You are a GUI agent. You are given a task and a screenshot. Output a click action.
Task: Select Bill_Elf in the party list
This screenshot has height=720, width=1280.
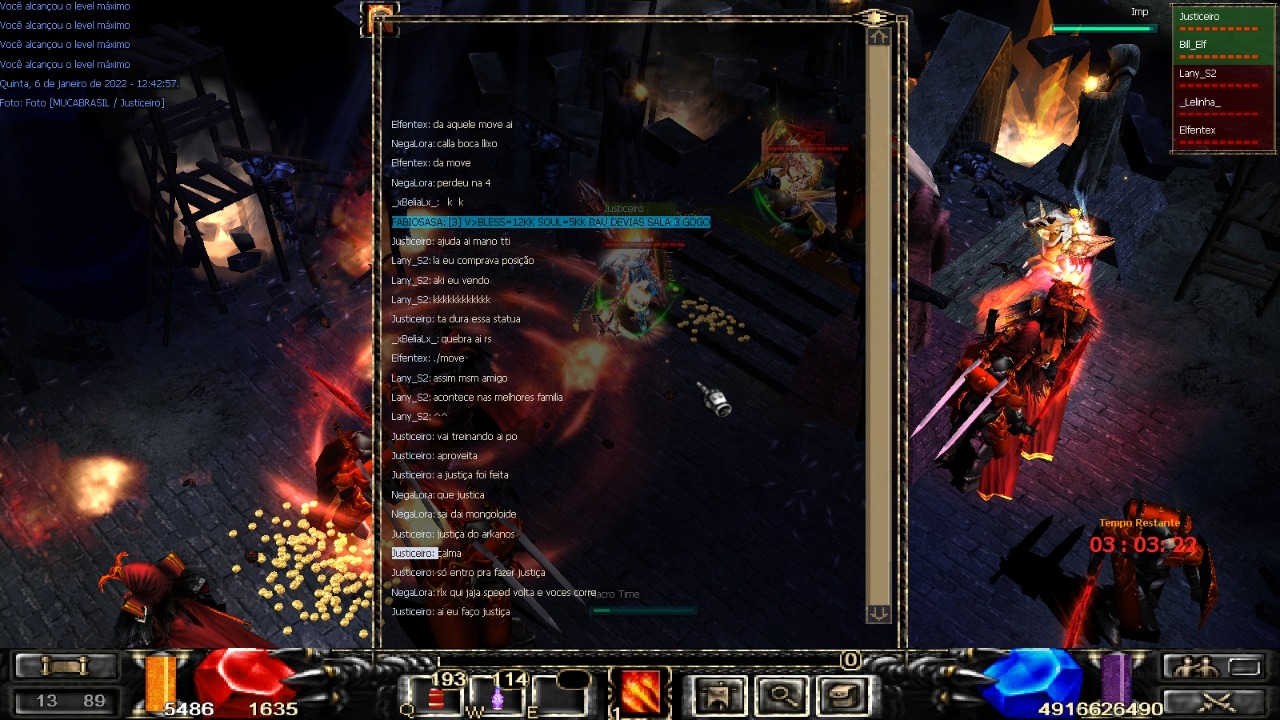(1223, 45)
